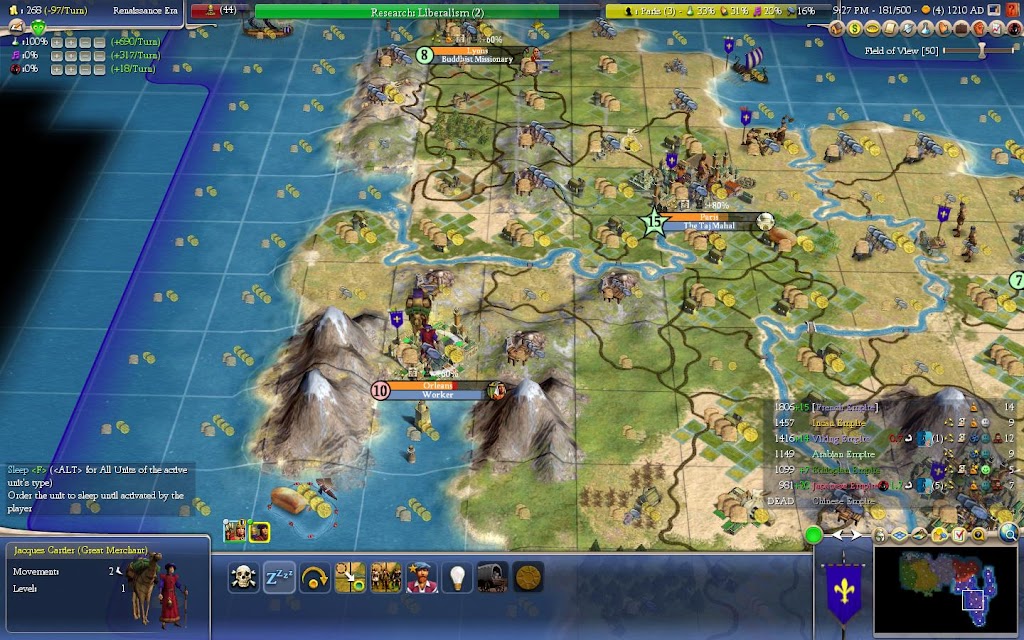The width and height of the screenshot is (1024, 640).
Task: Choose the lightbulb discover technology action
Action: tap(457, 577)
